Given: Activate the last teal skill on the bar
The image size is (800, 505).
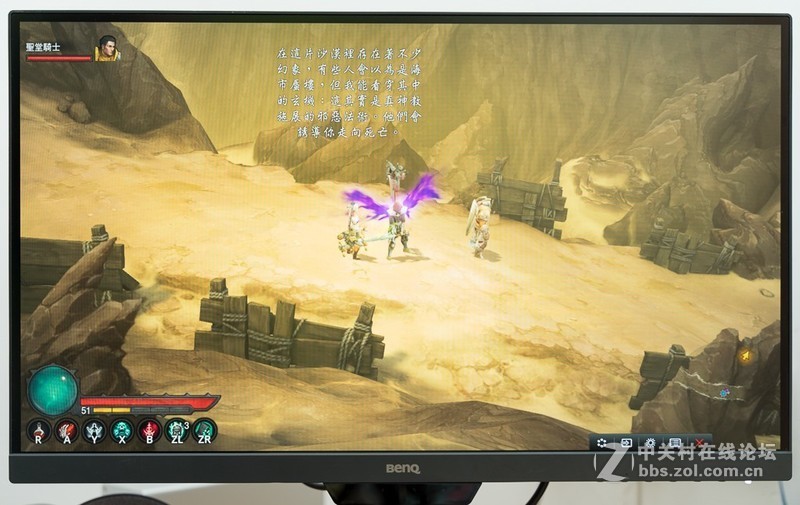Looking at the screenshot, I should click(x=204, y=430).
